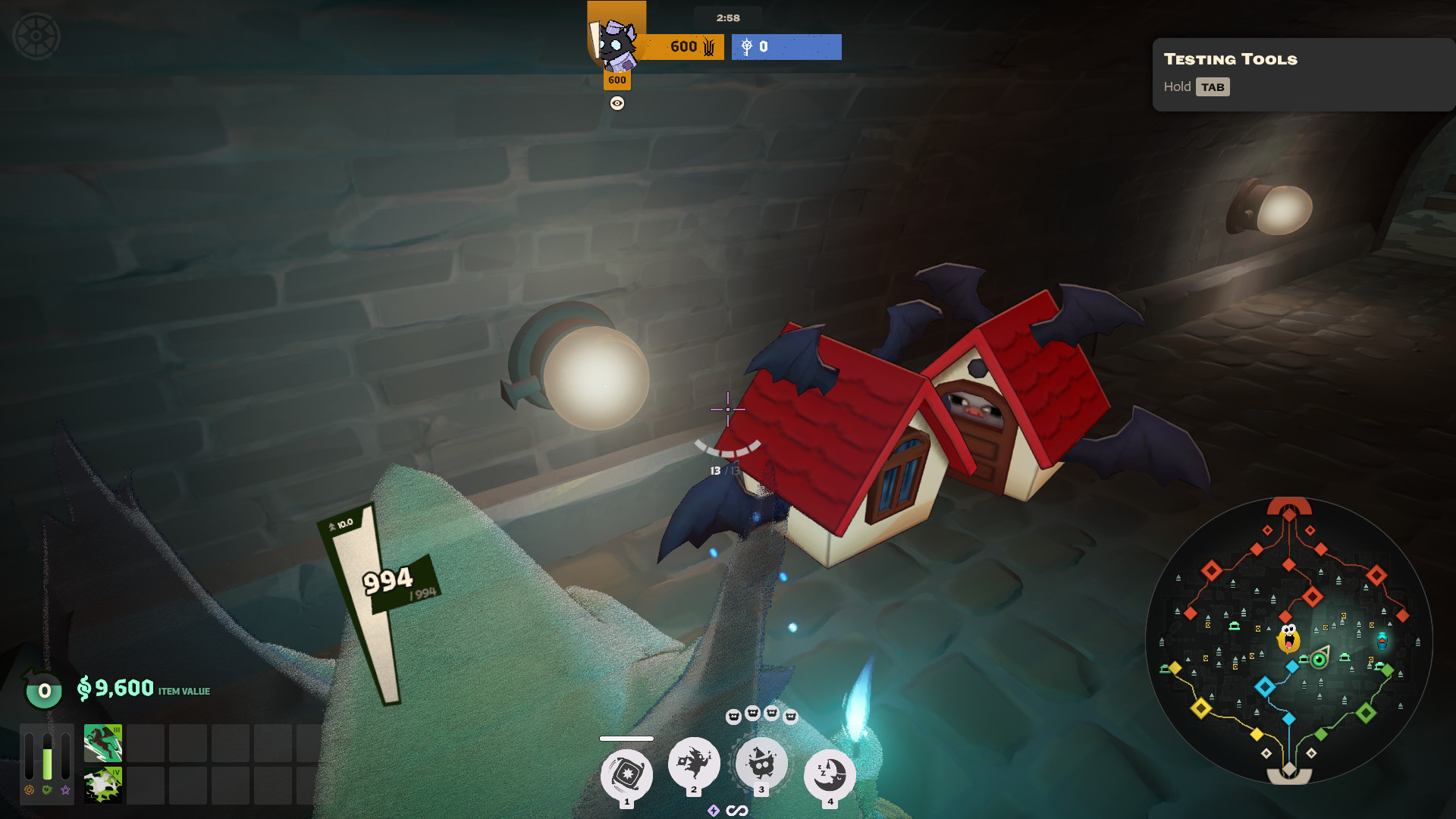
Task: Select the red base arch on the minimap
Action: pyautogui.click(x=1289, y=506)
